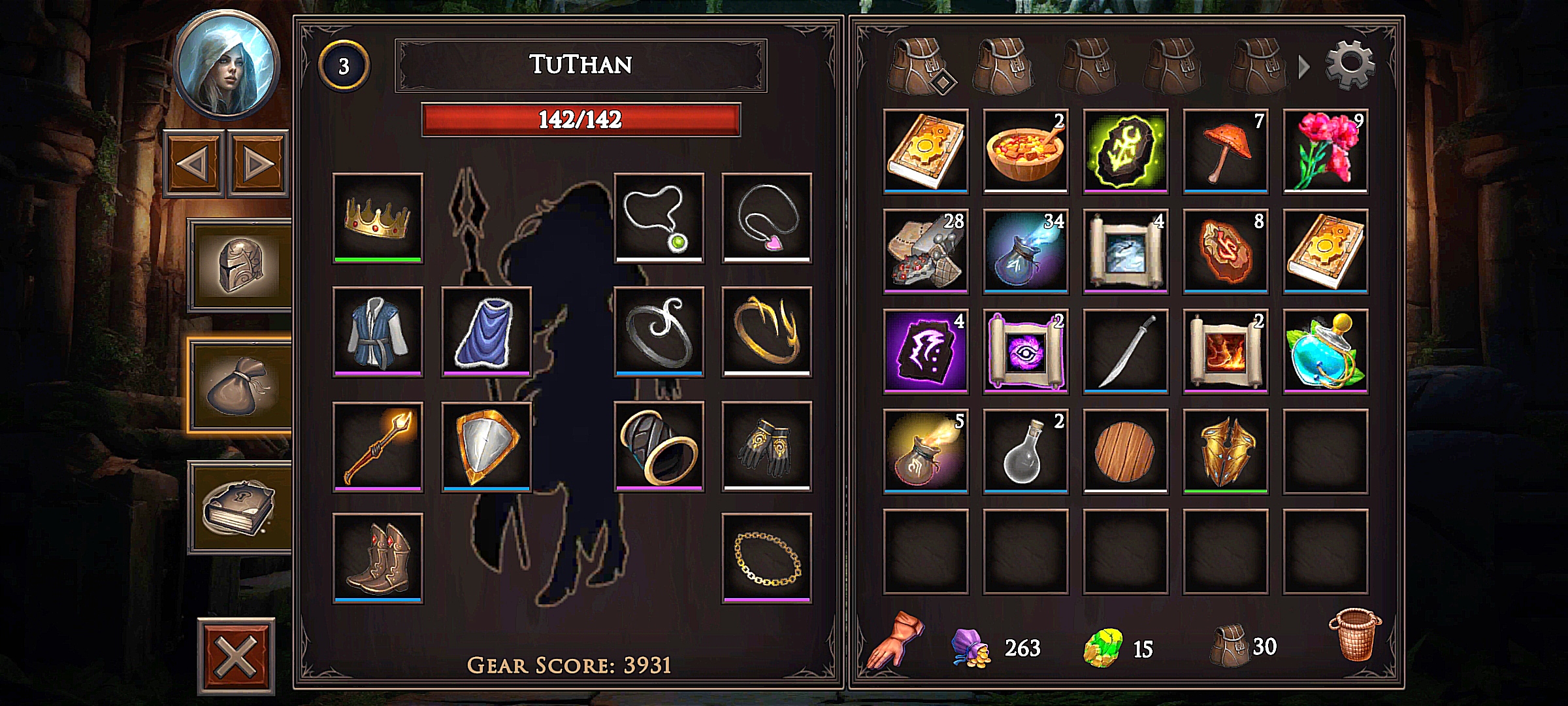Viewport: 1568px width, 706px height.
Task: Select the equipped golden crown
Action: [378, 218]
